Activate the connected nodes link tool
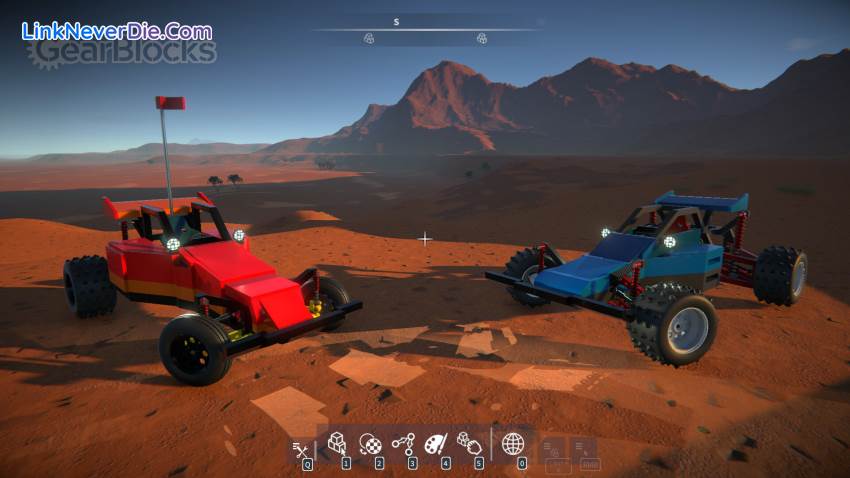850x478 pixels. pos(403,443)
